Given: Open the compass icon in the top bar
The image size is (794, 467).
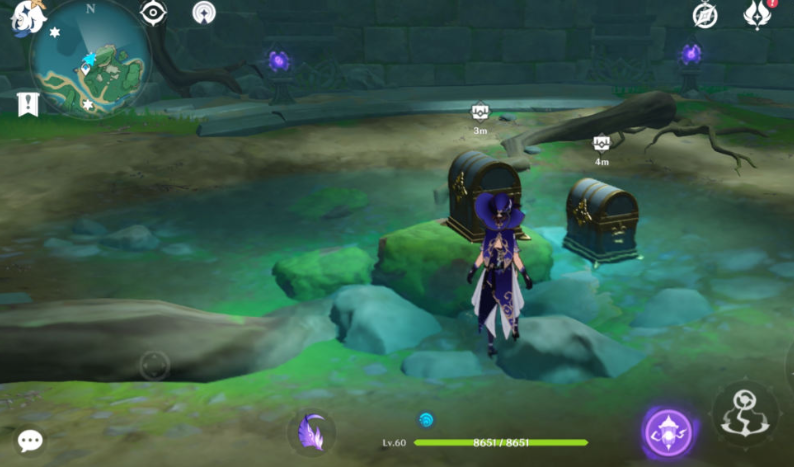Looking at the screenshot, I should point(705,15).
